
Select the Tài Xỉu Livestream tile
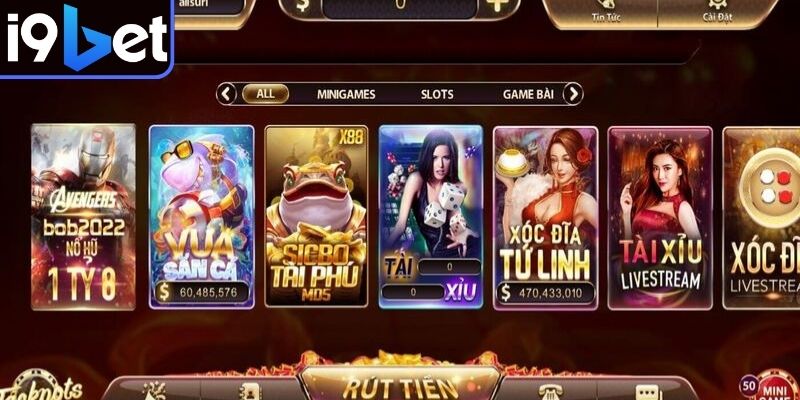tap(660, 215)
